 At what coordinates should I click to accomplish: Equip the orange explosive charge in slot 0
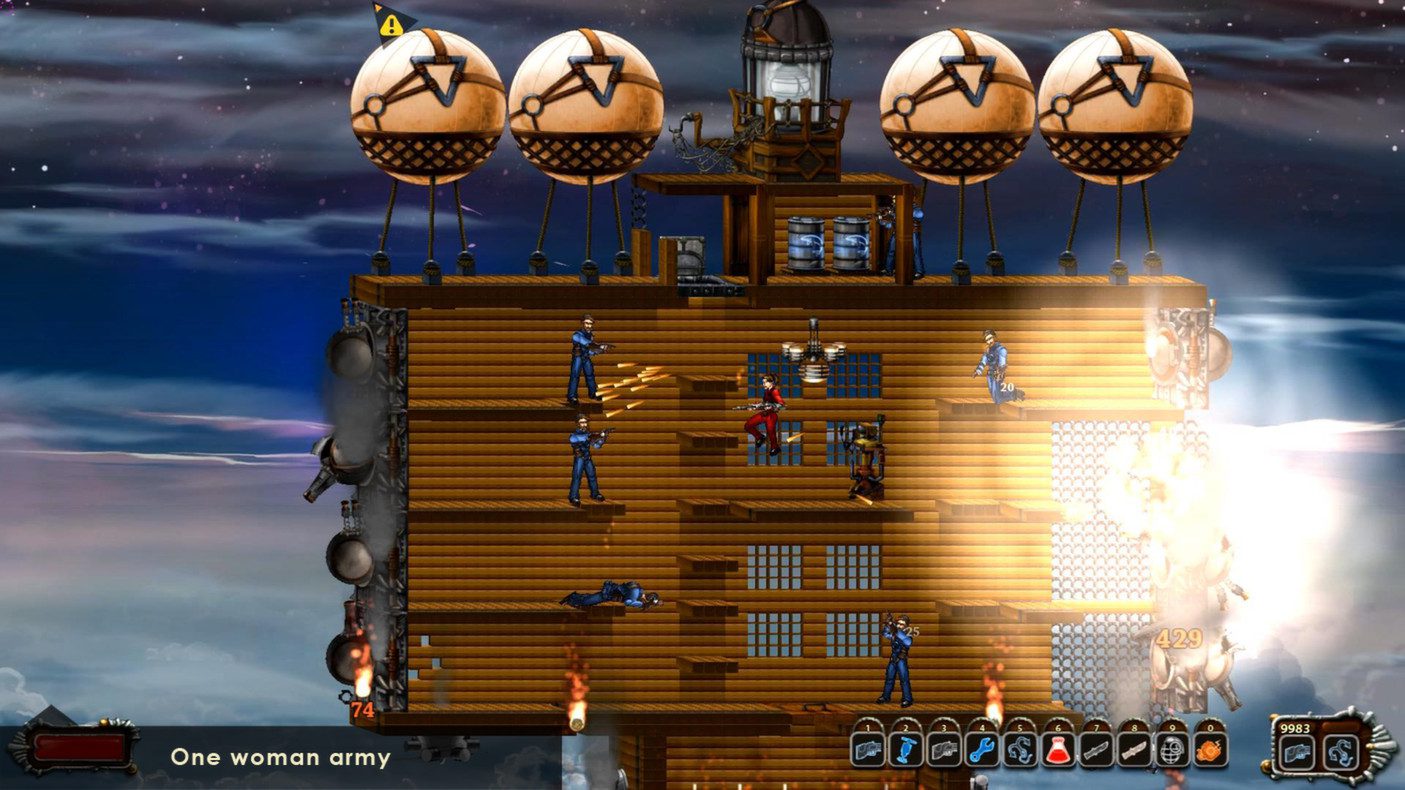[1208, 748]
